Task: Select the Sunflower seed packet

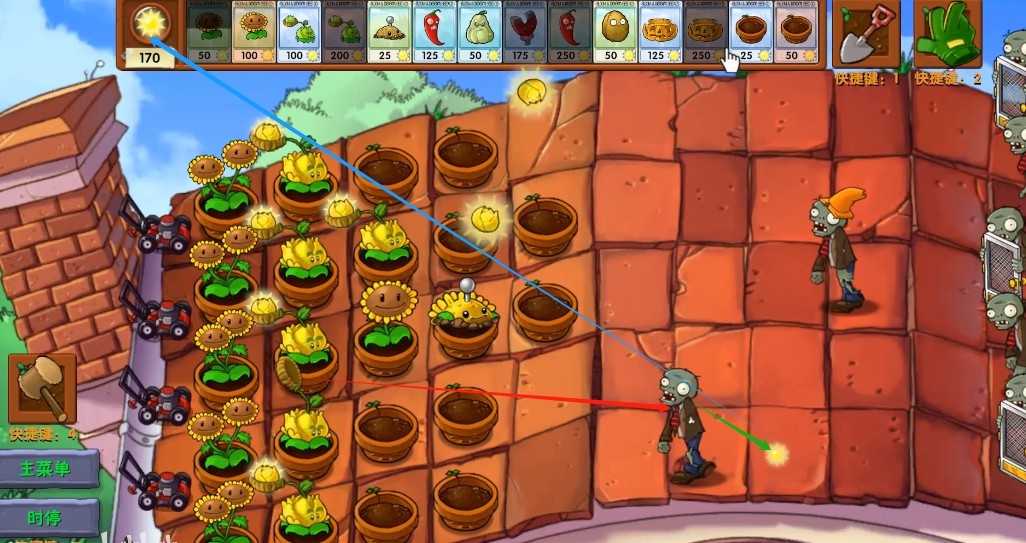Action: pos(253,32)
